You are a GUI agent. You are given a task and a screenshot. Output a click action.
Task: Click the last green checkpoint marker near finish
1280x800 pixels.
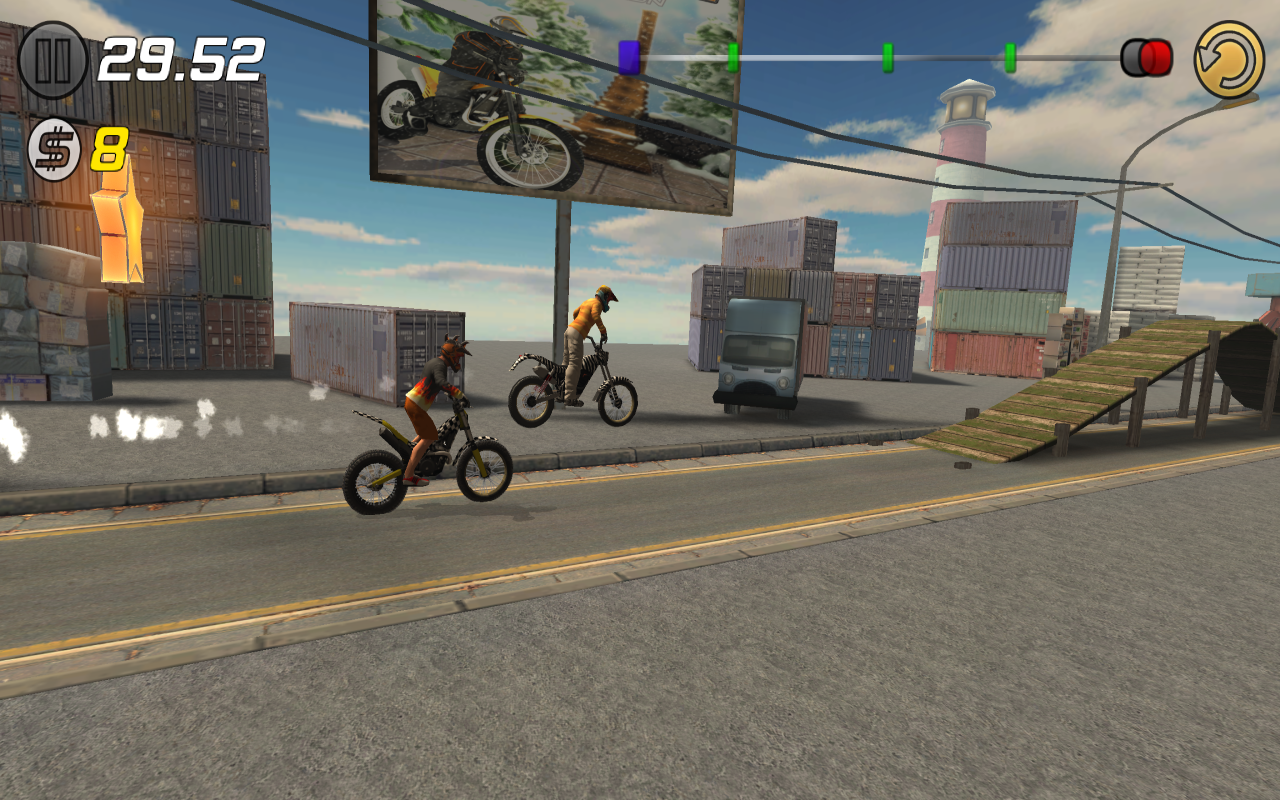tap(1010, 57)
